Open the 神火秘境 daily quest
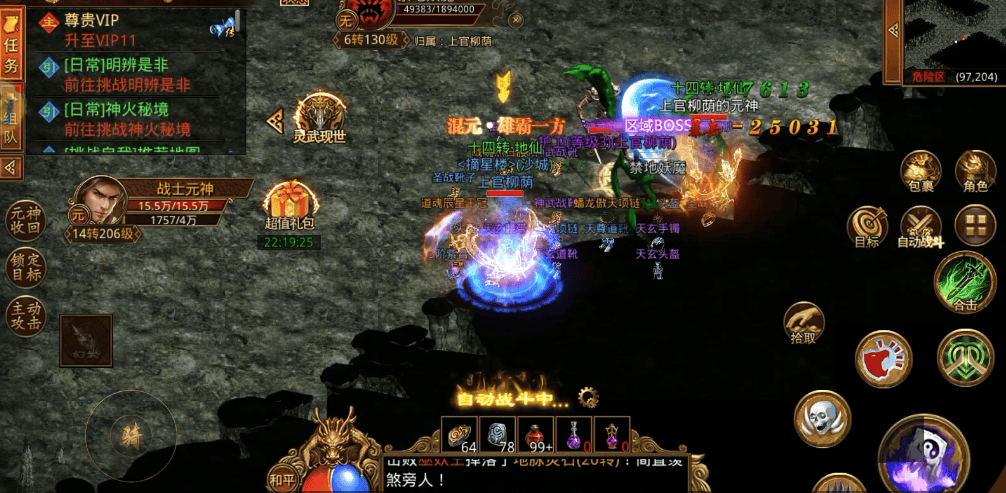Image resolution: width=1006 pixels, height=493 pixels. tap(130, 119)
